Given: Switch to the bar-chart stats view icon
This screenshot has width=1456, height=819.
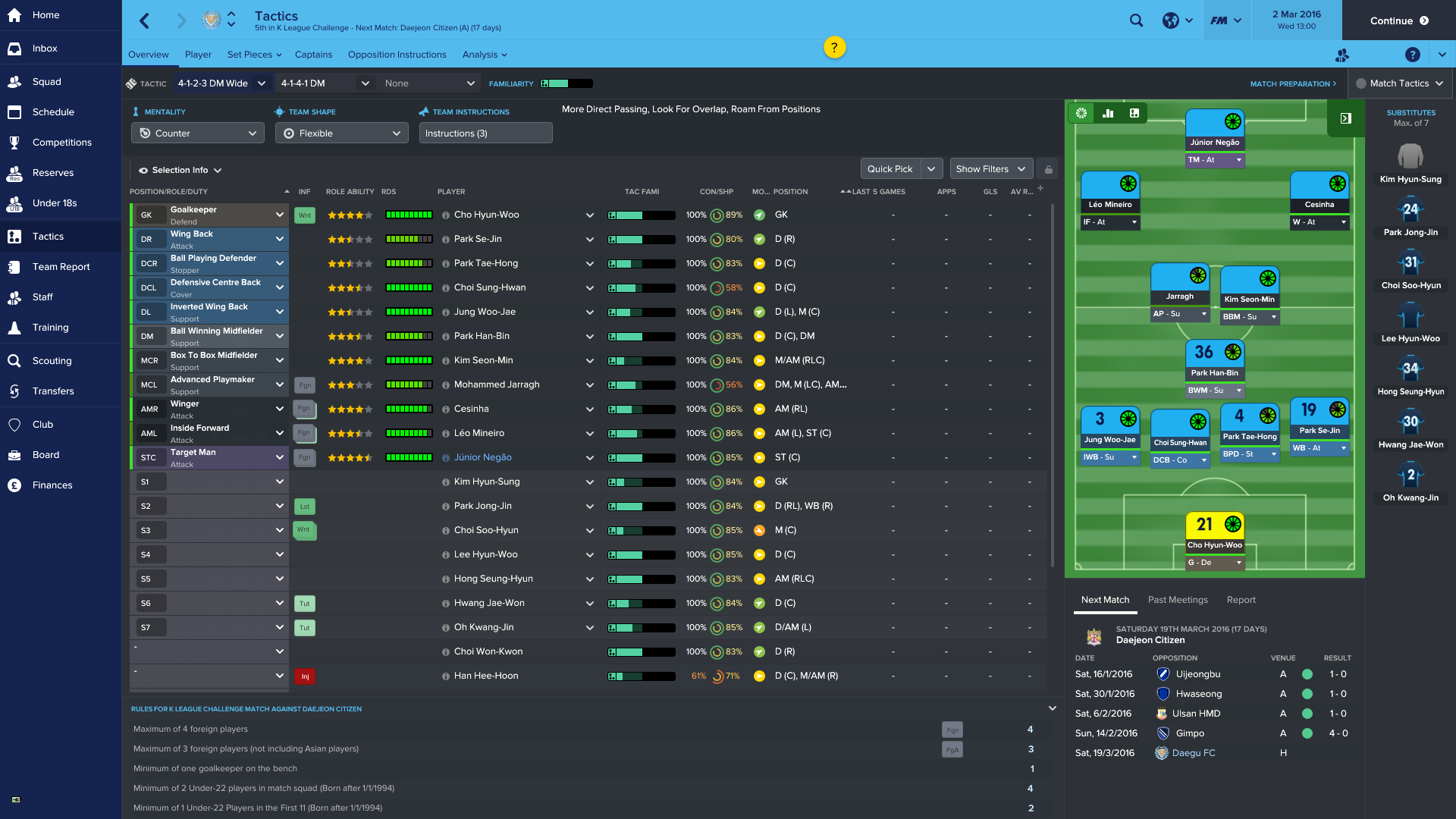Looking at the screenshot, I should 1107,113.
